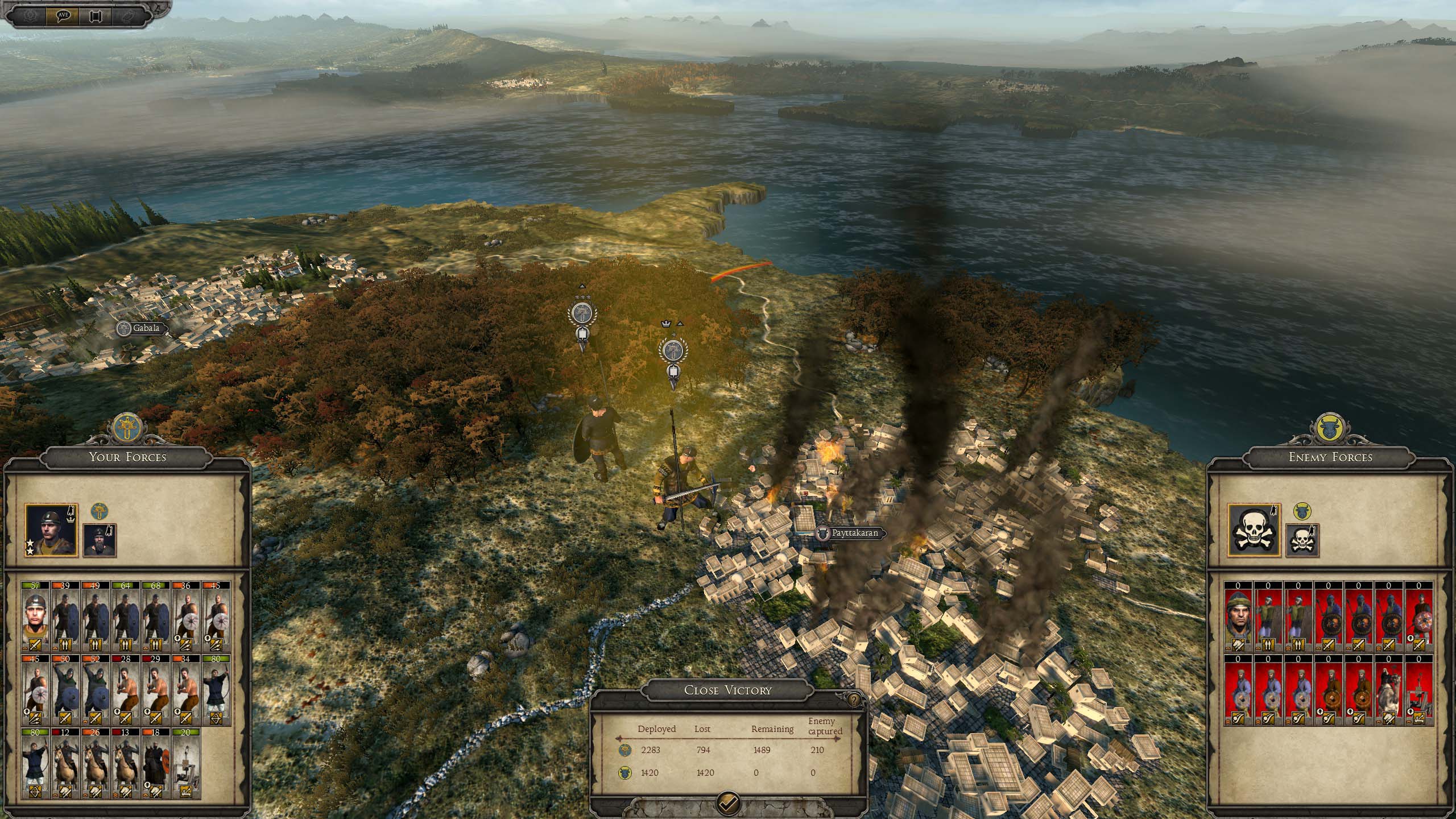Select your siege engine card with 20 men

[x=185, y=763]
